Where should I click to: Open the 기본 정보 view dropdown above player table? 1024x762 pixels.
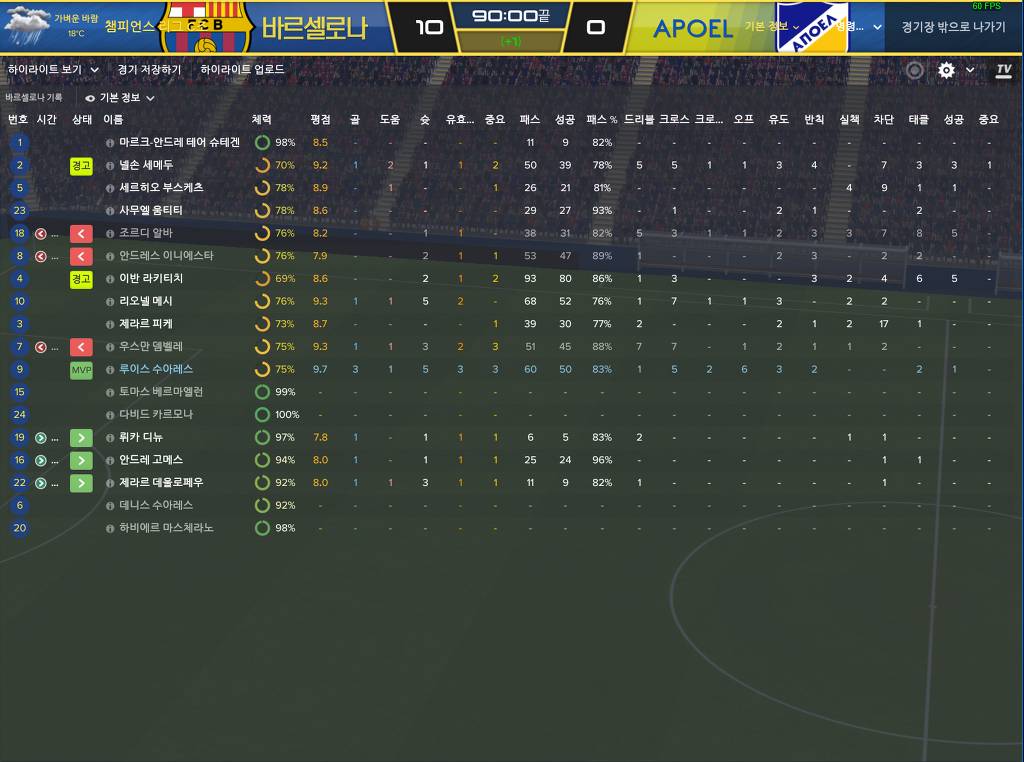tap(120, 98)
